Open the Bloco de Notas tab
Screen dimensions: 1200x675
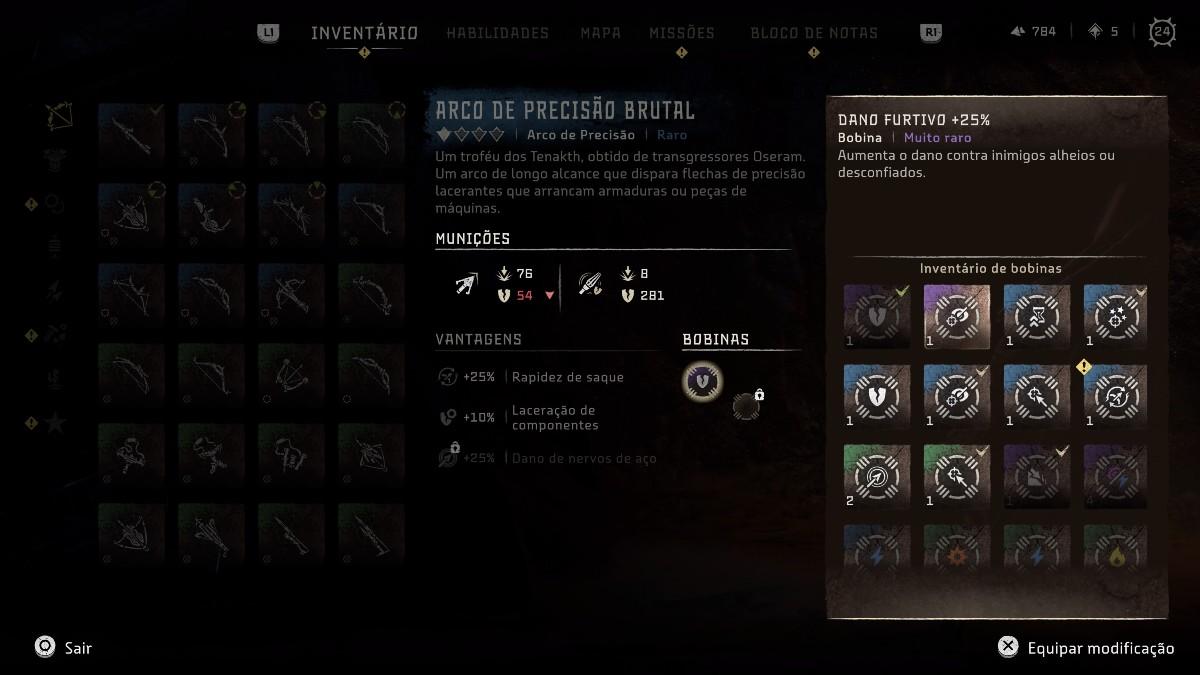tap(813, 33)
